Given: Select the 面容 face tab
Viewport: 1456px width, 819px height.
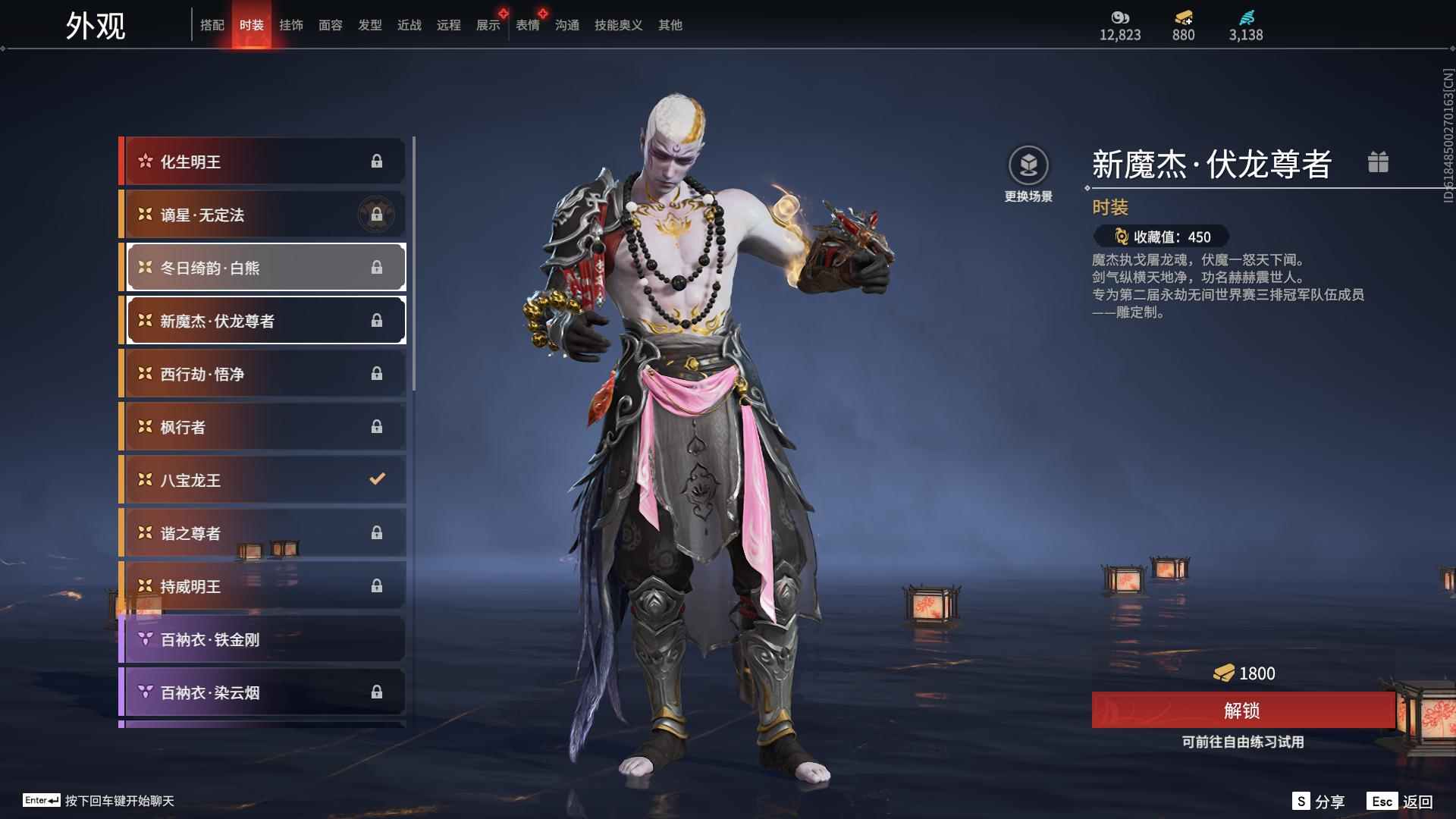Looking at the screenshot, I should (331, 25).
